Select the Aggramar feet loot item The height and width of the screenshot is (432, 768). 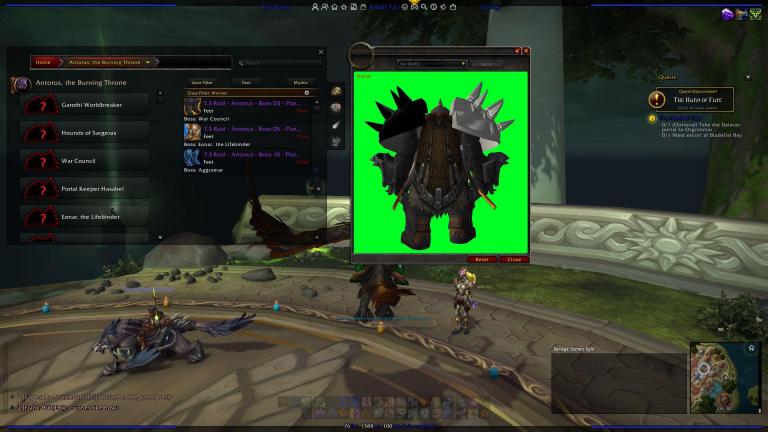coord(246,157)
